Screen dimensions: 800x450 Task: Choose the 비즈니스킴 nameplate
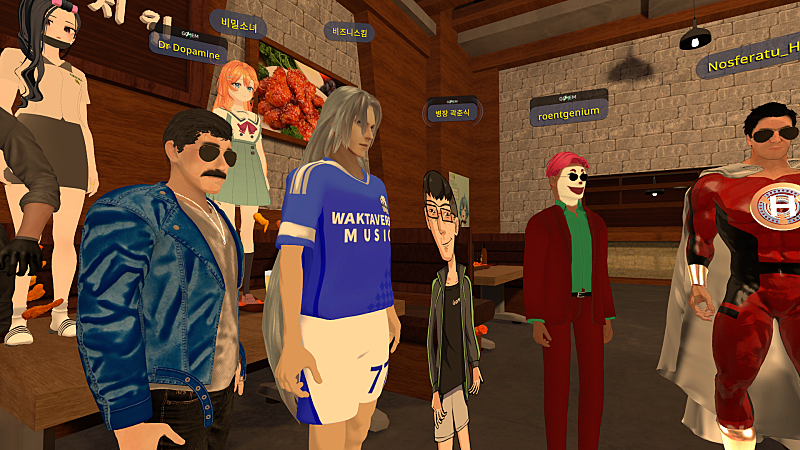(x=349, y=32)
